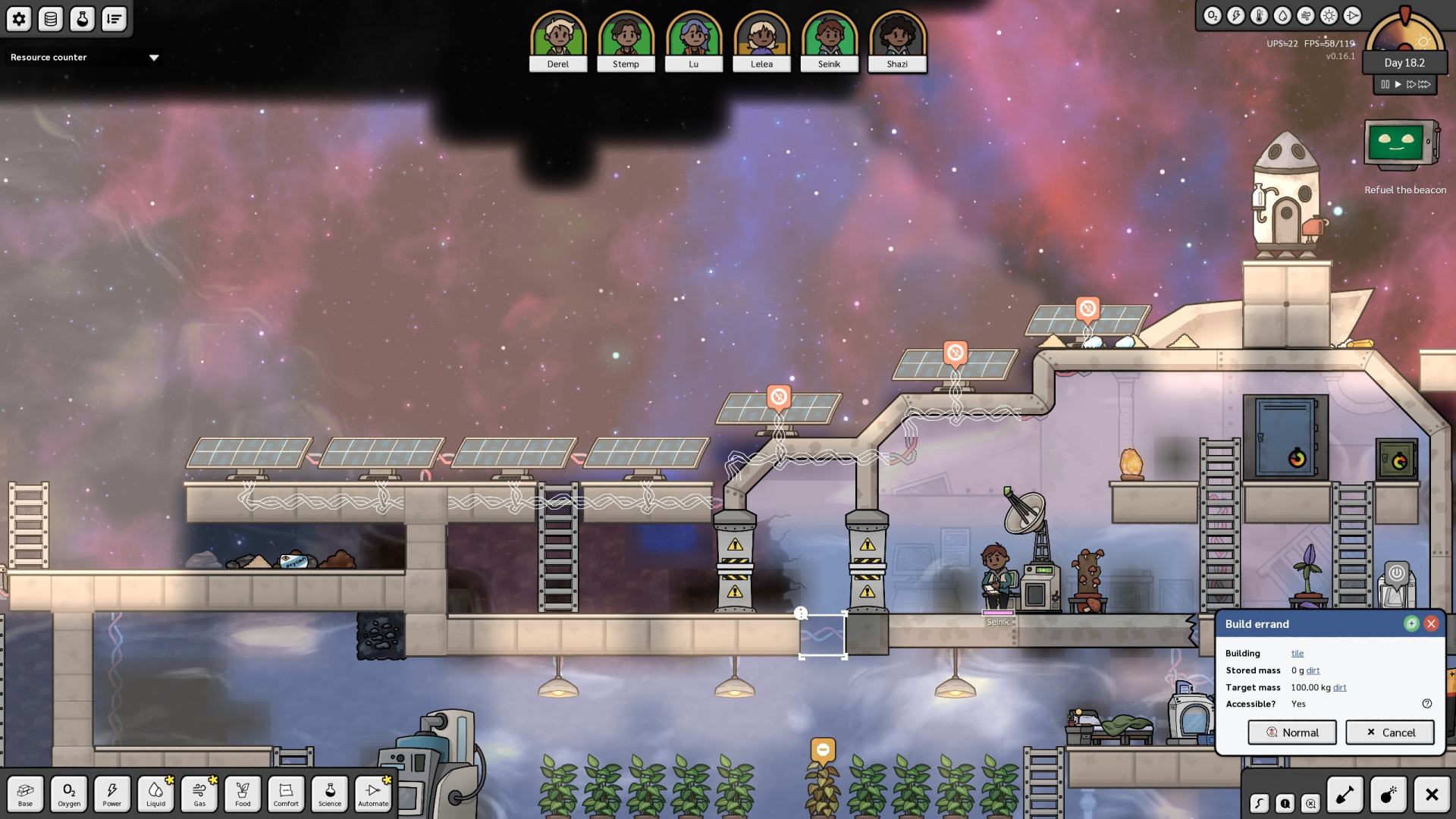The height and width of the screenshot is (819, 1456).
Task: Select the shovel dig tool
Action: (x=1345, y=795)
